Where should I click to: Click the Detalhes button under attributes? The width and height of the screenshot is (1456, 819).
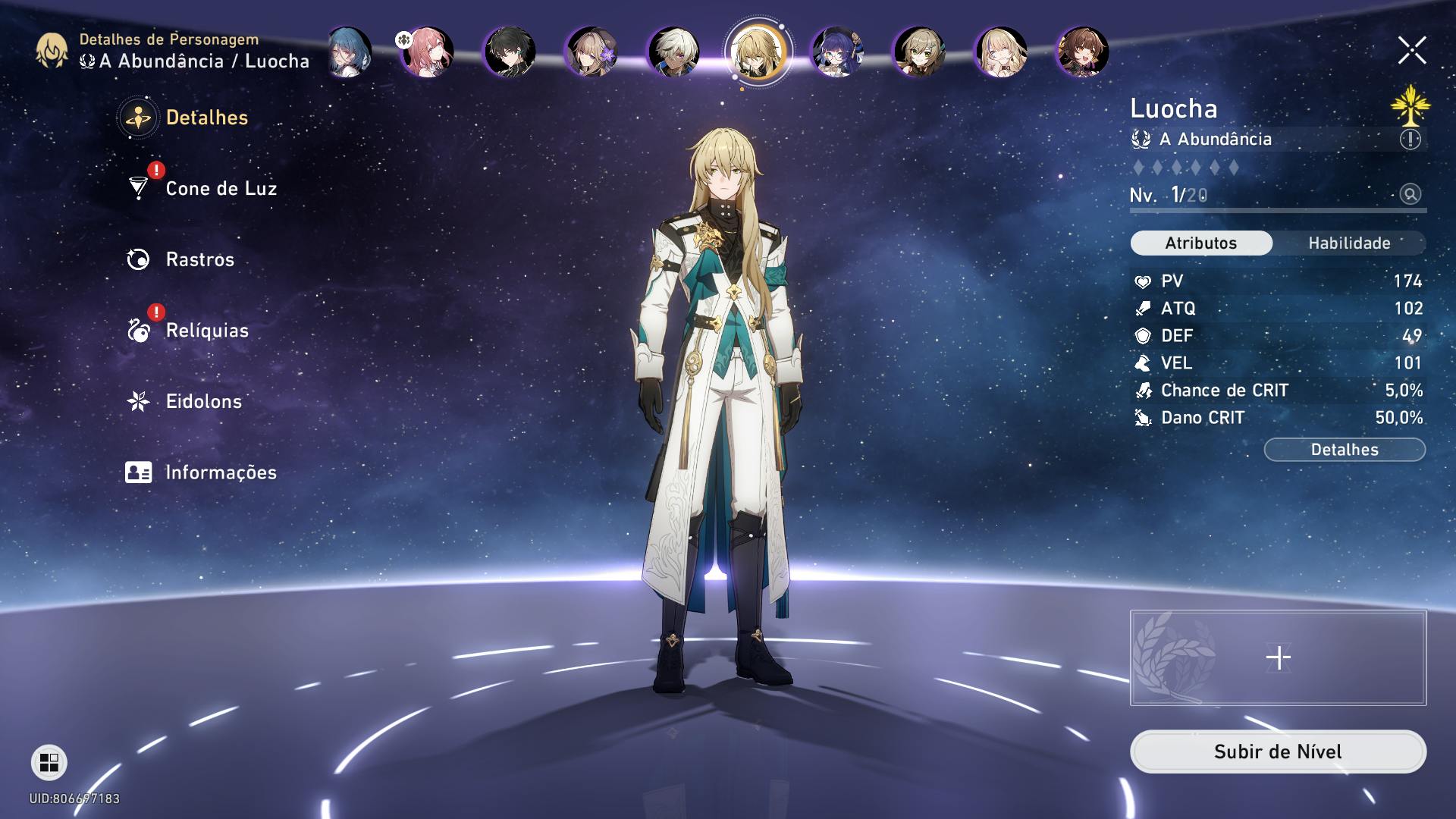pos(1345,450)
